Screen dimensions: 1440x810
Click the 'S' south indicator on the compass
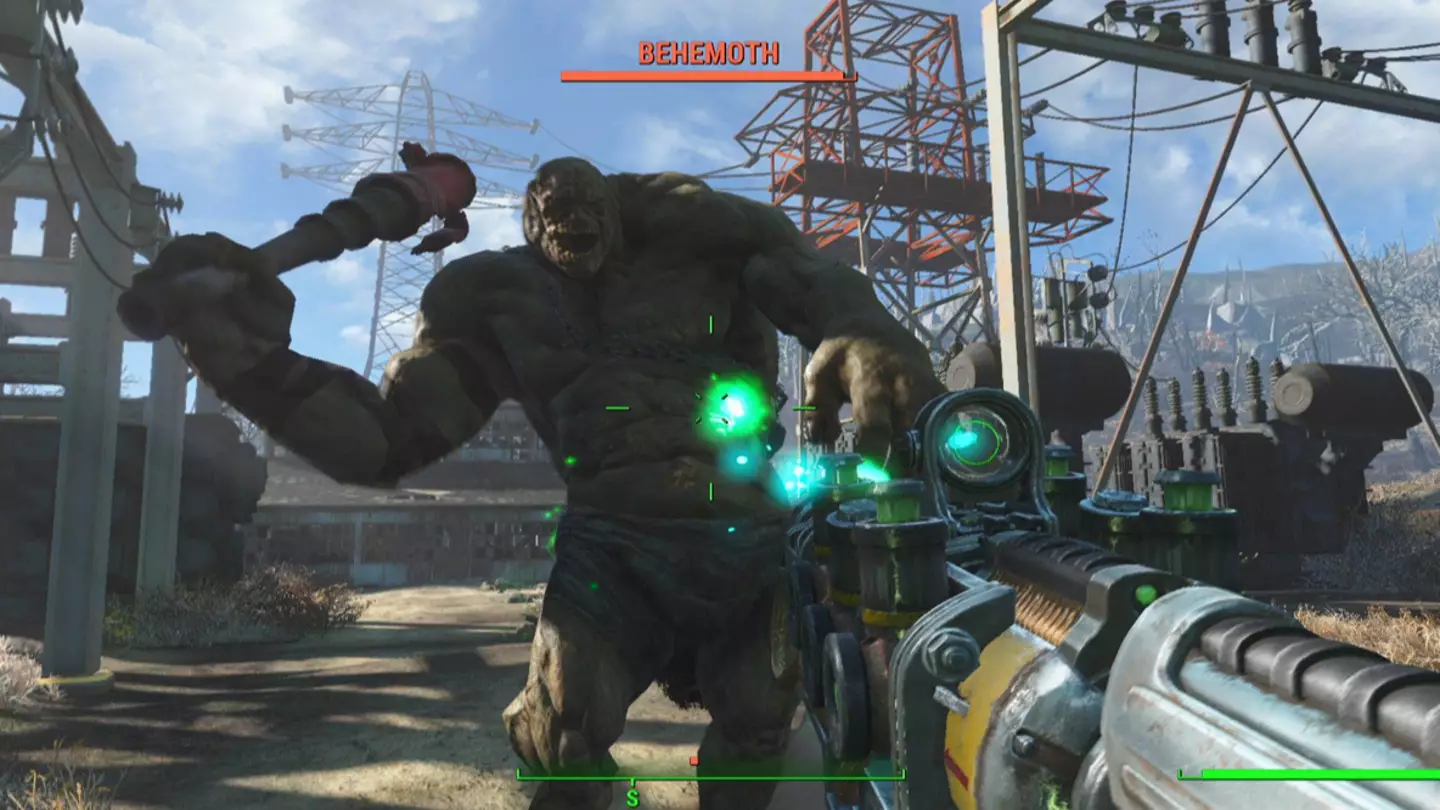(633, 798)
